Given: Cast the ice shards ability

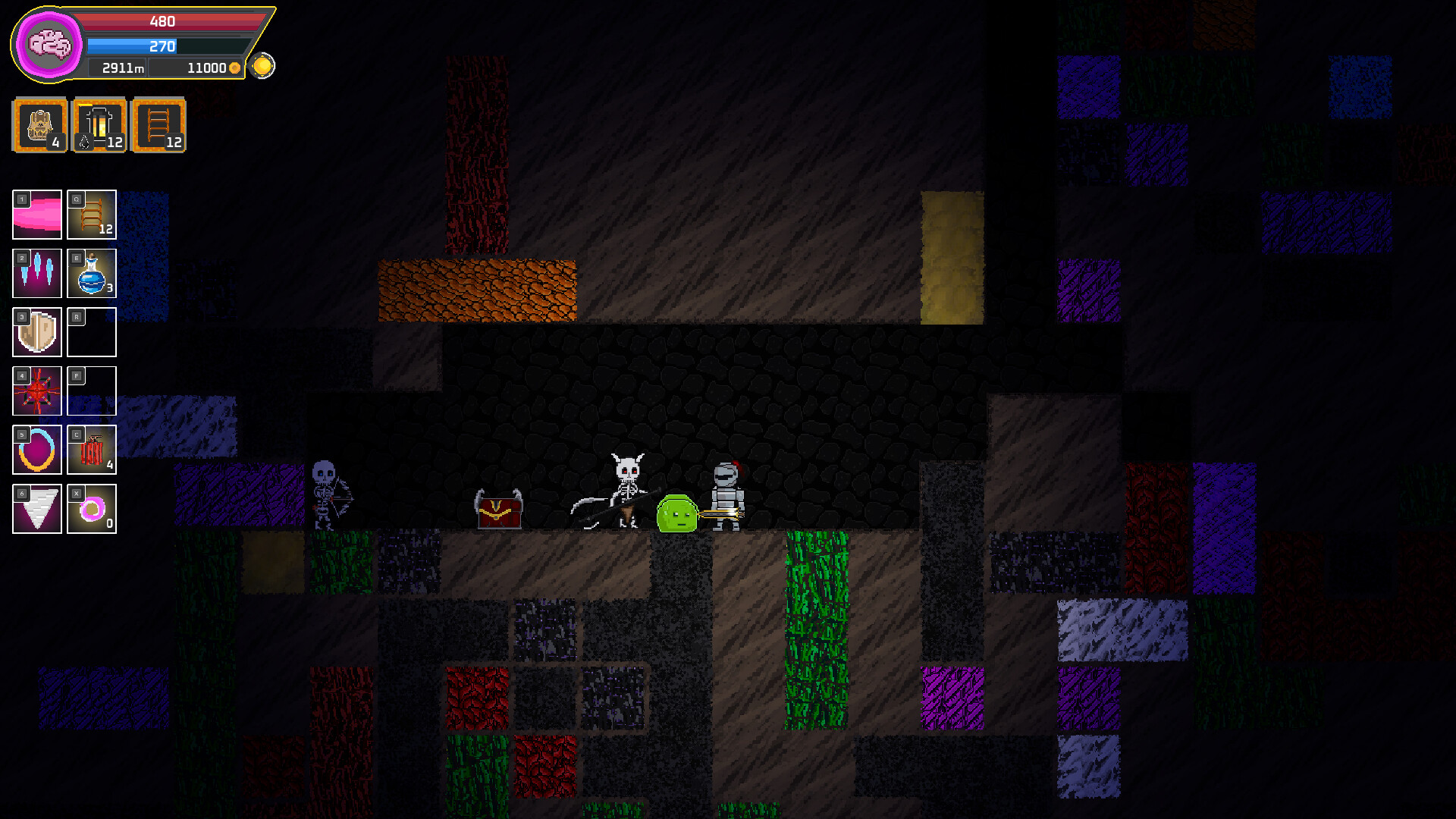Looking at the screenshot, I should (37, 274).
